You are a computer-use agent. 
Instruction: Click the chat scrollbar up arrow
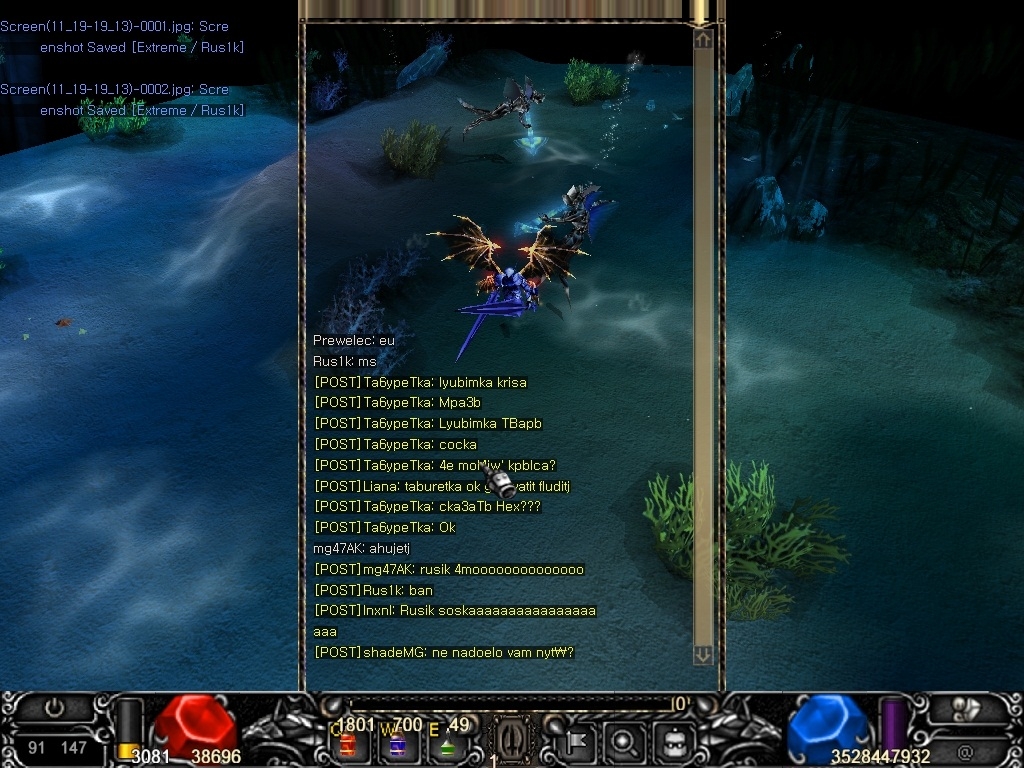click(x=703, y=39)
